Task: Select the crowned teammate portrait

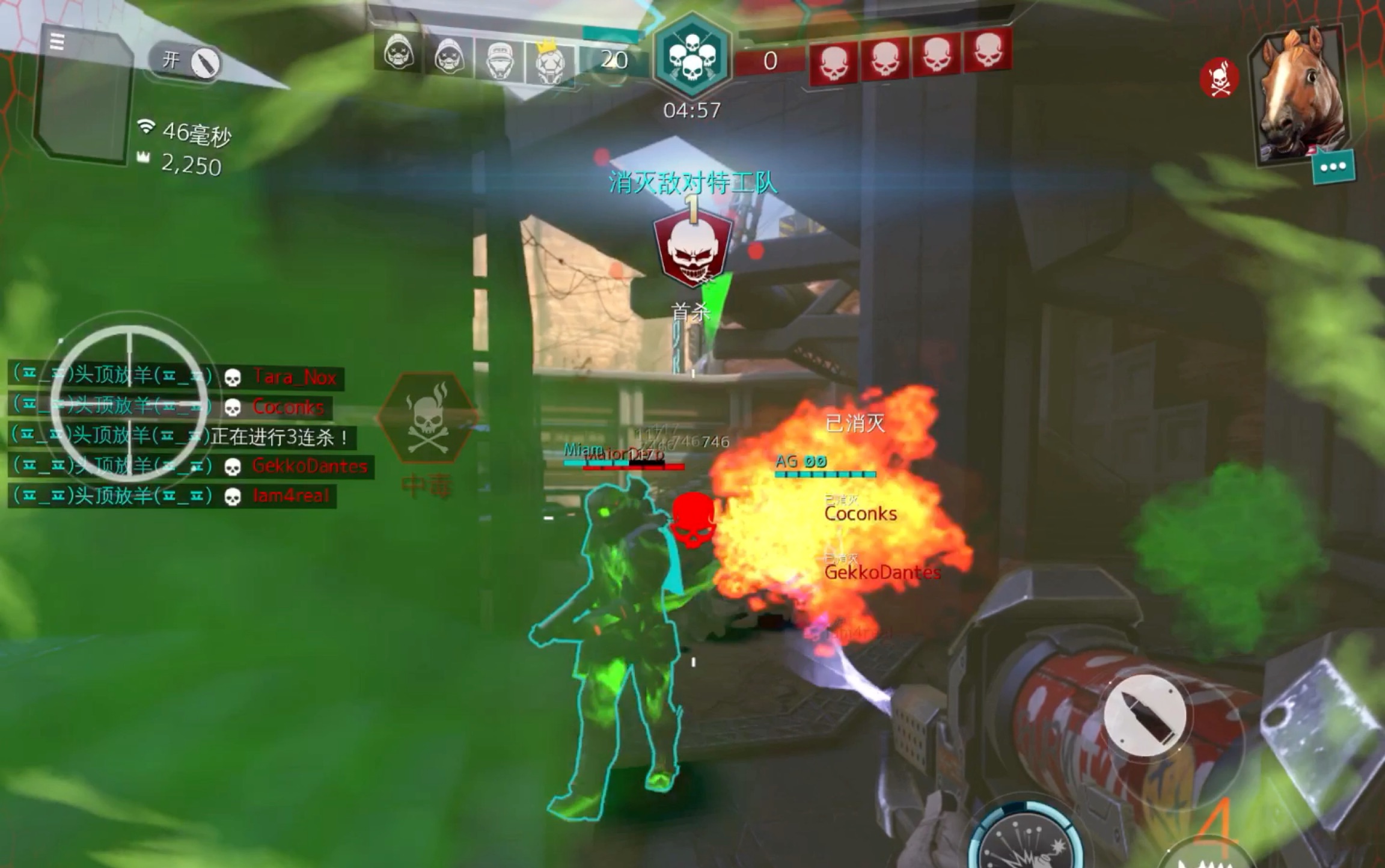Action: (549, 63)
